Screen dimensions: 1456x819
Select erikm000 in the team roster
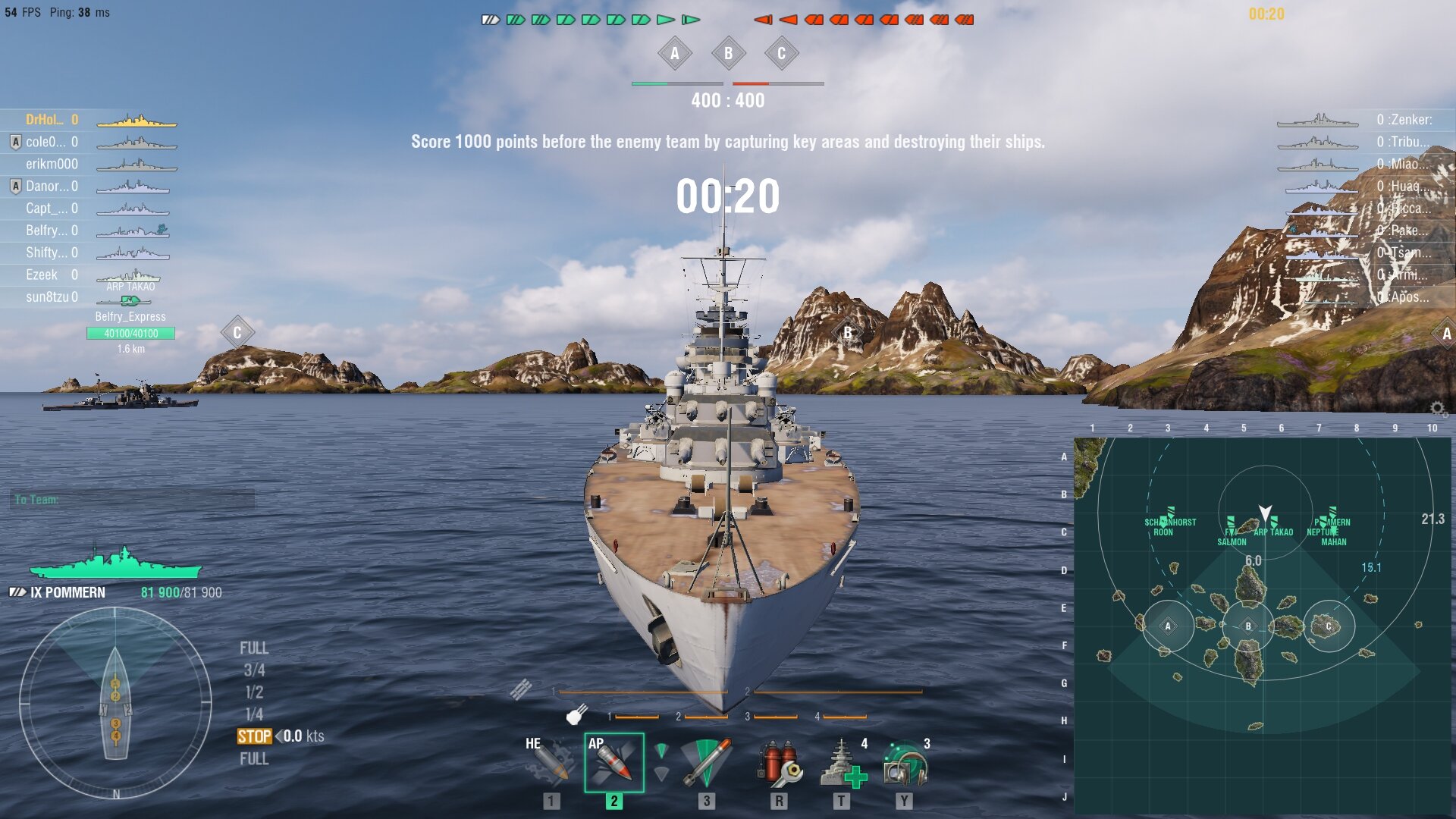(52, 164)
